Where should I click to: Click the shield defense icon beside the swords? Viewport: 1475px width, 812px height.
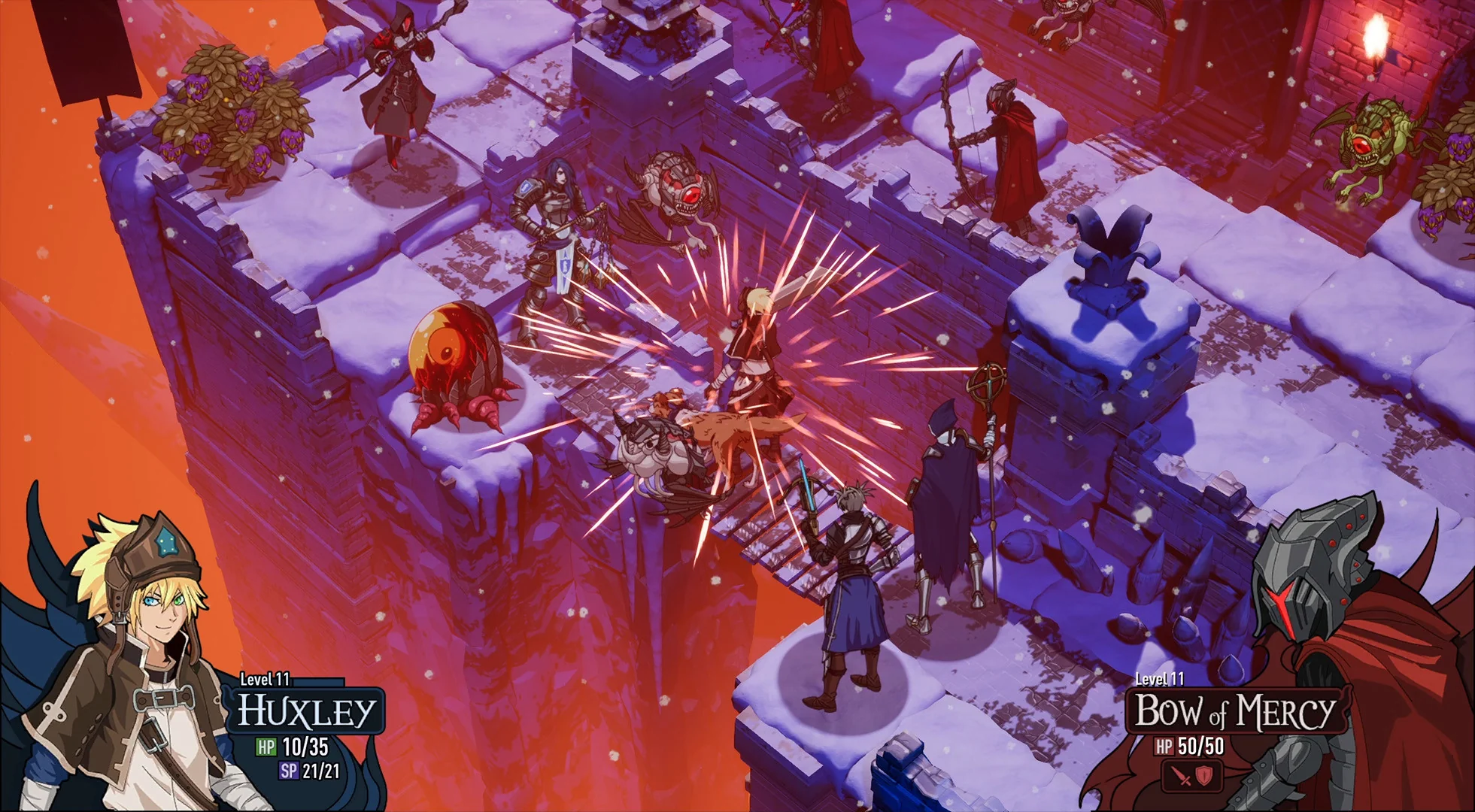pos(1204,777)
